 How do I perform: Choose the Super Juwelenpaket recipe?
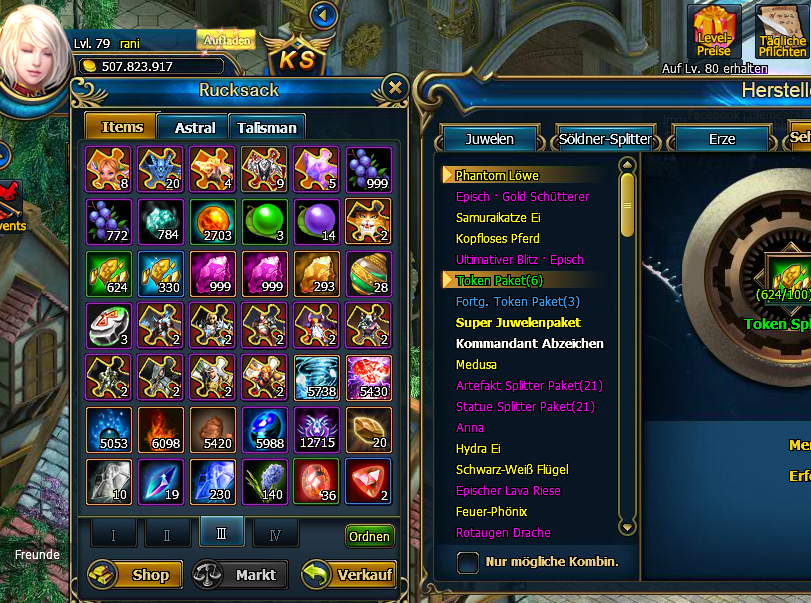518,323
